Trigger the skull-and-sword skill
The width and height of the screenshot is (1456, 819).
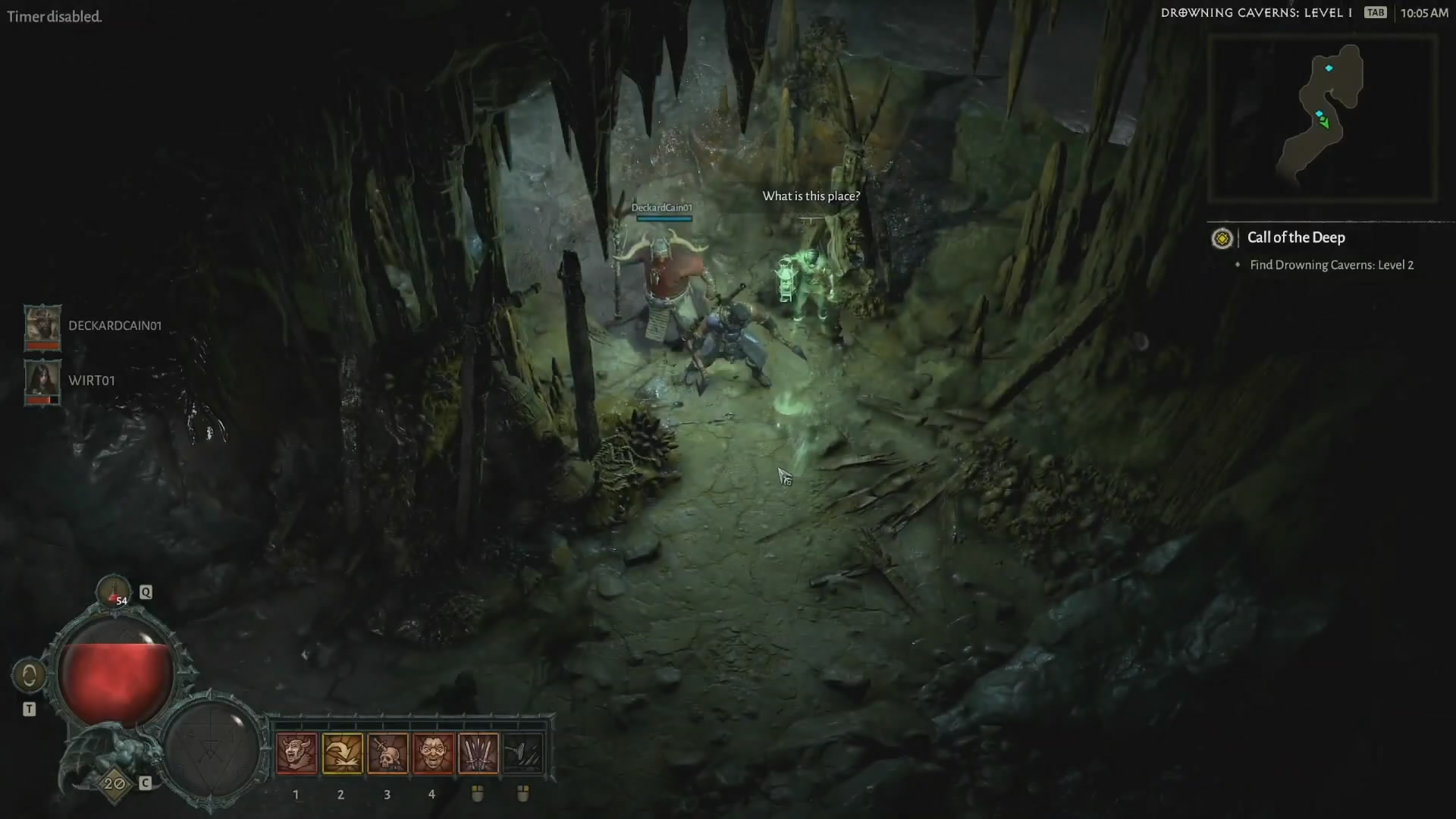tap(388, 753)
